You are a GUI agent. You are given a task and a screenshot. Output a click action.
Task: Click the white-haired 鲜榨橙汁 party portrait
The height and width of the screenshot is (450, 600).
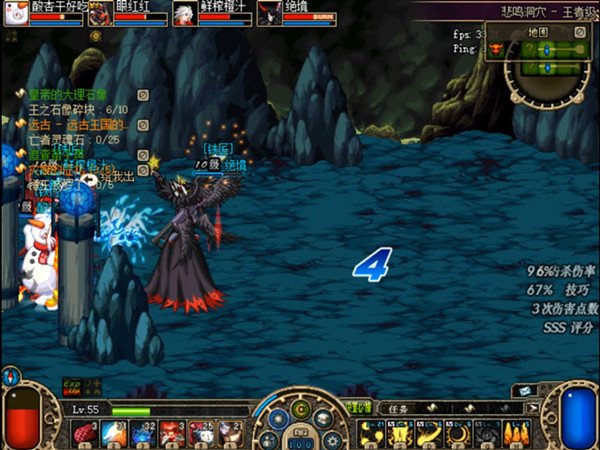[185, 14]
